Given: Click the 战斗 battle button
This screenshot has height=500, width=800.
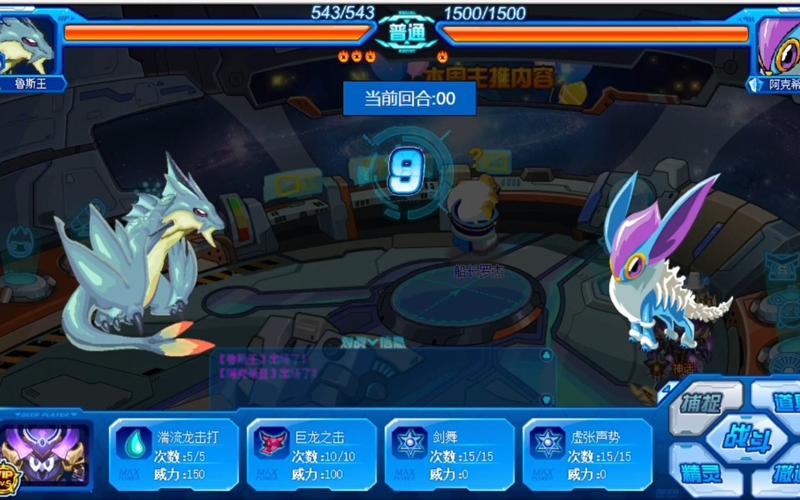Looking at the screenshot, I should pyautogui.click(x=744, y=438).
